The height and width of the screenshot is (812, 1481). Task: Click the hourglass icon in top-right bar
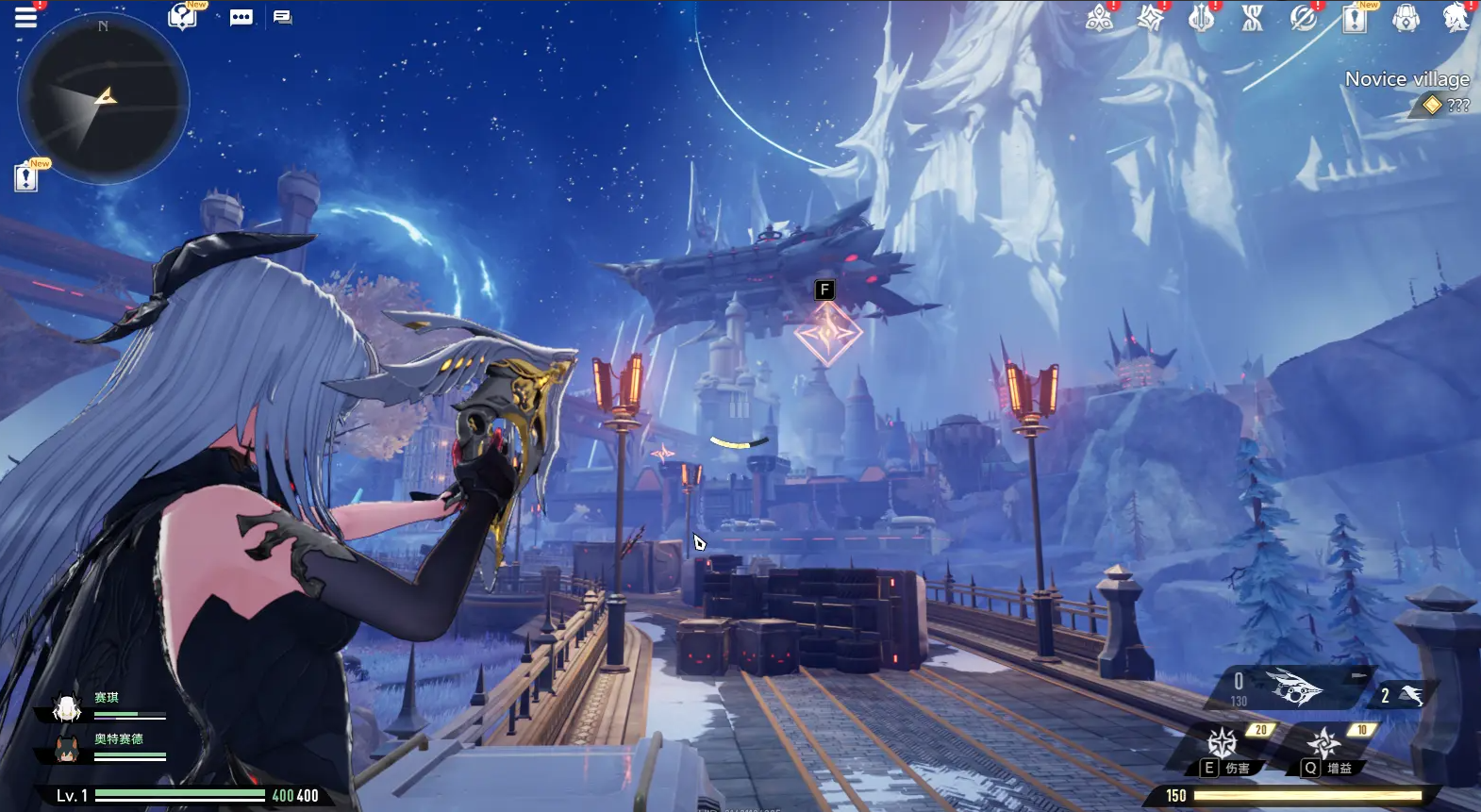pyautogui.click(x=1251, y=19)
